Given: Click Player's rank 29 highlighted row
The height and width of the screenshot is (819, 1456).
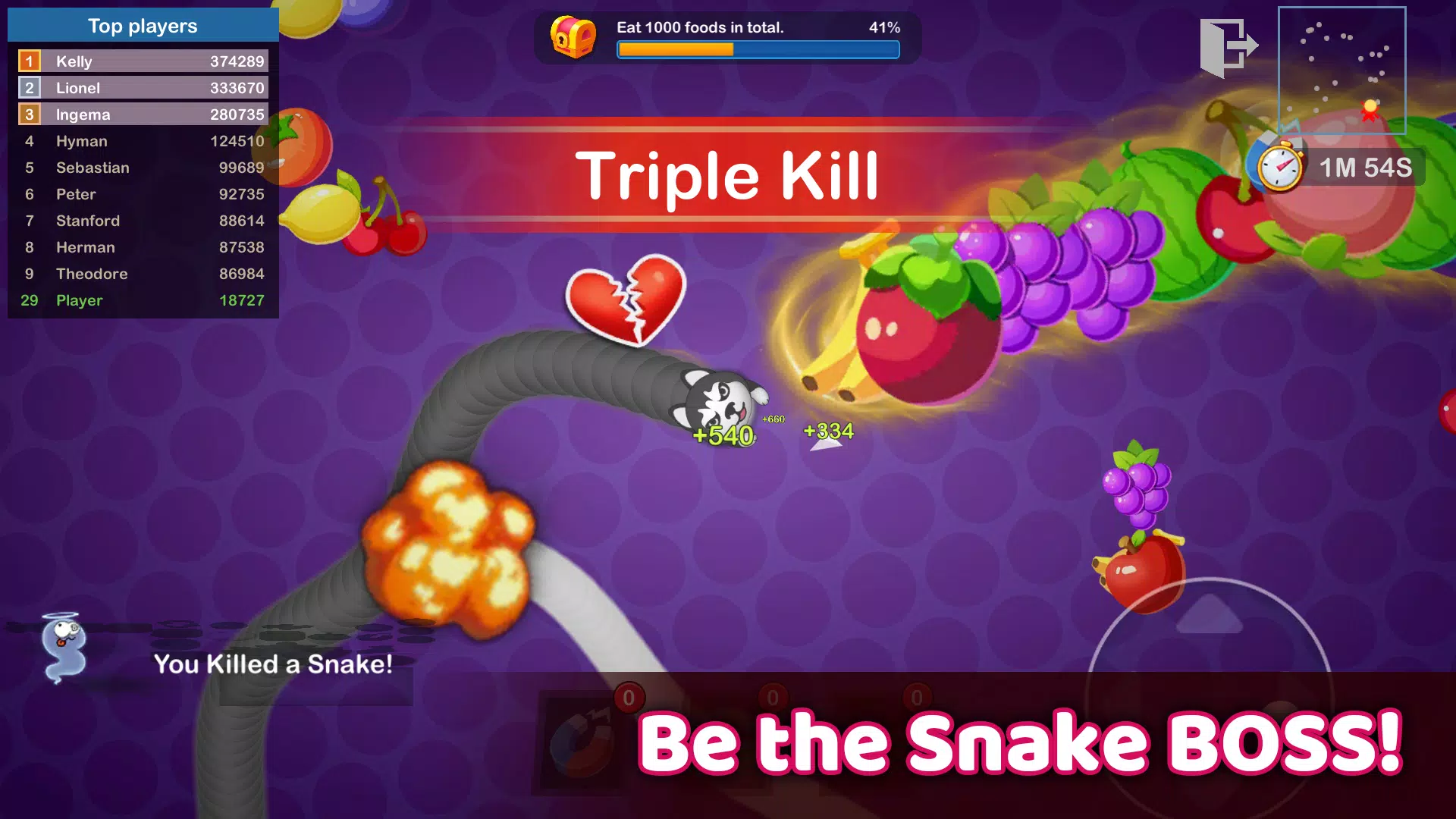Looking at the screenshot, I should click(143, 300).
